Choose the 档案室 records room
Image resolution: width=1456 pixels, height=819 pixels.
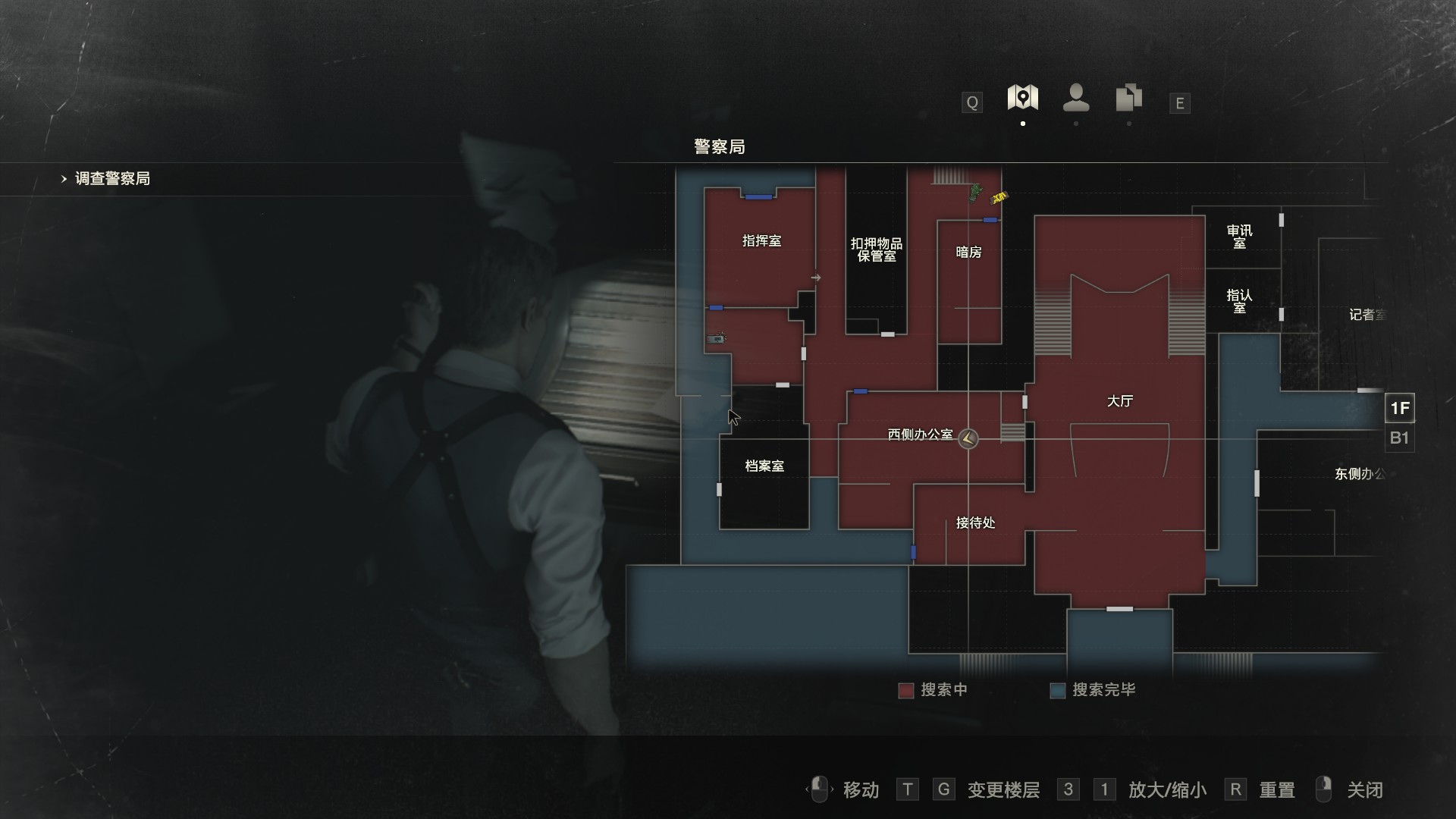pyautogui.click(x=764, y=466)
